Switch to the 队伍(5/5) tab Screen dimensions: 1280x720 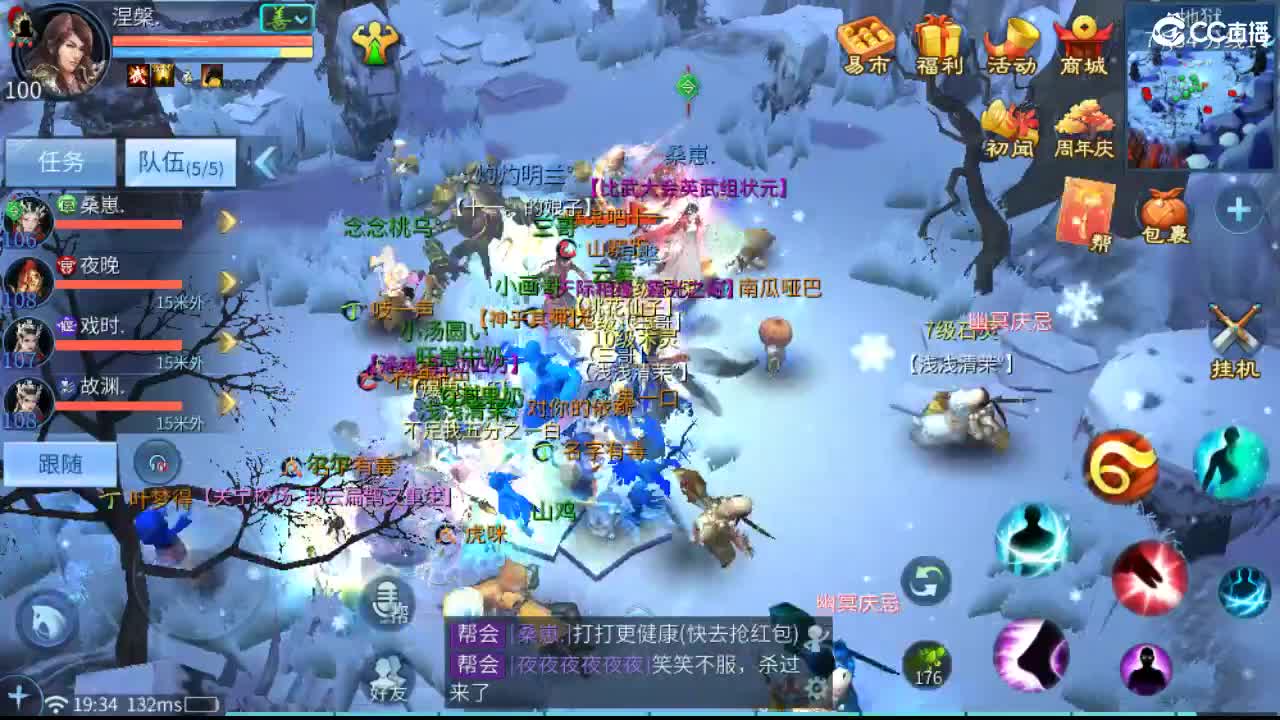pyautogui.click(x=181, y=162)
